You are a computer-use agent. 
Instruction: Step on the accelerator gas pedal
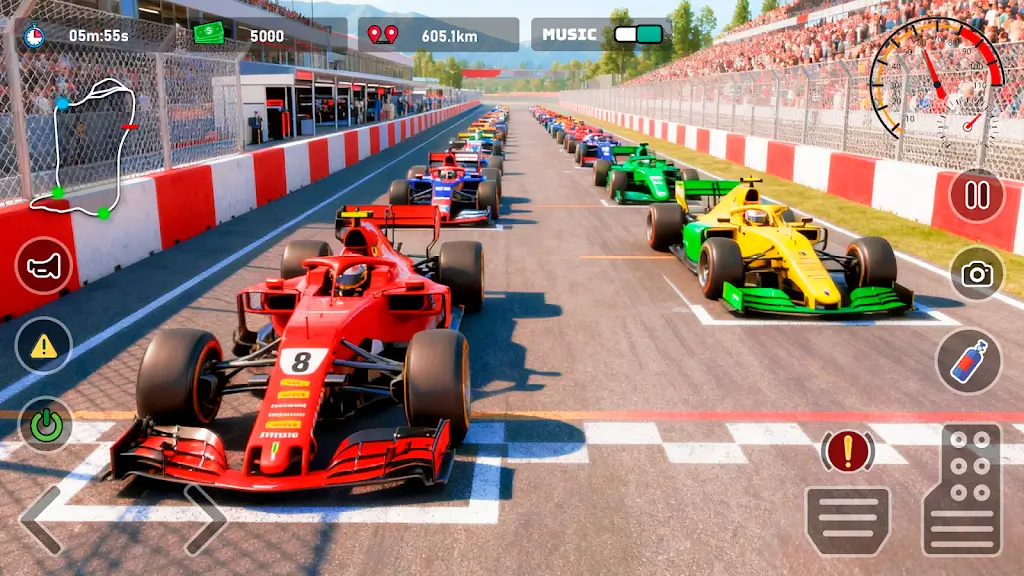click(961, 489)
